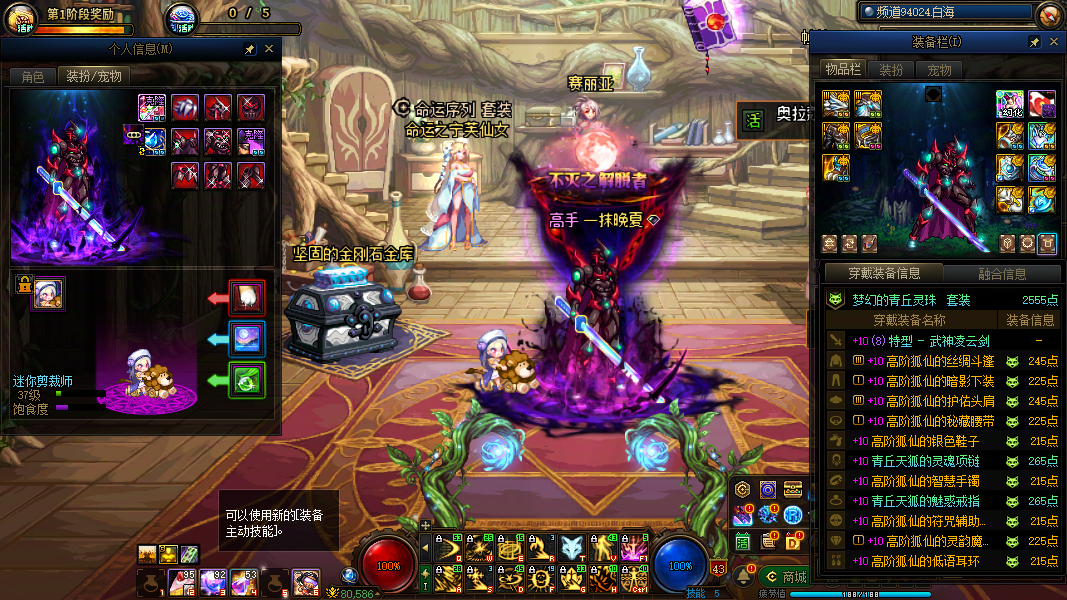
Task: Activate the blue moon pet skill button
Action: coord(247,339)
